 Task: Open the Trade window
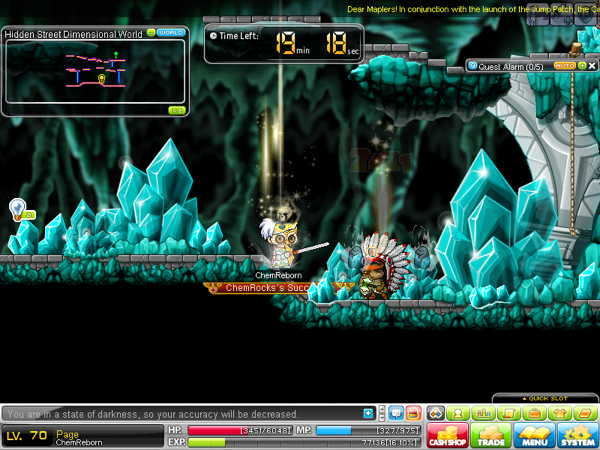[x=493, y=436]
